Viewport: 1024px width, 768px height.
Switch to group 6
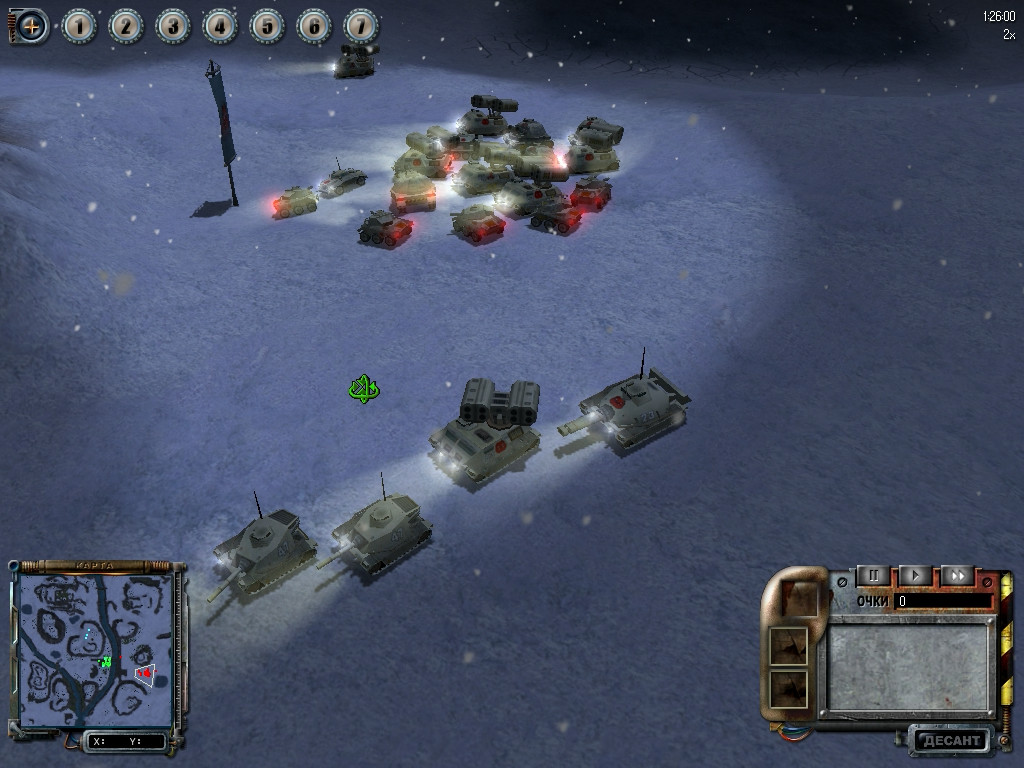coord(314,26)
